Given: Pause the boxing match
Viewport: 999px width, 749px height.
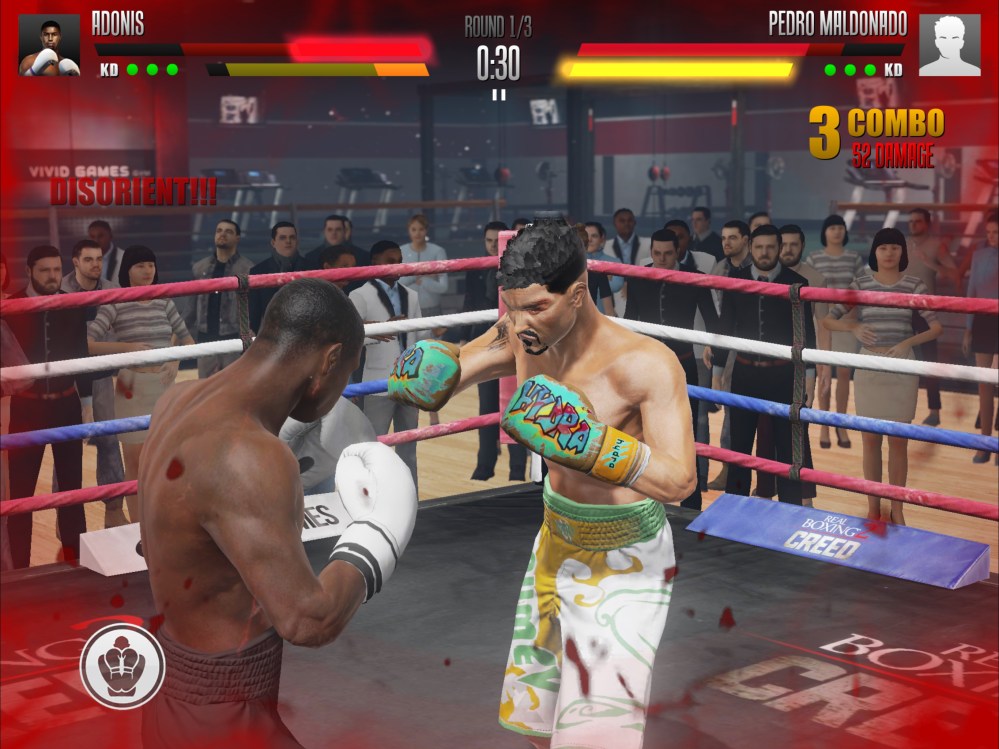Looking at the screenshot, I should 498,95.
